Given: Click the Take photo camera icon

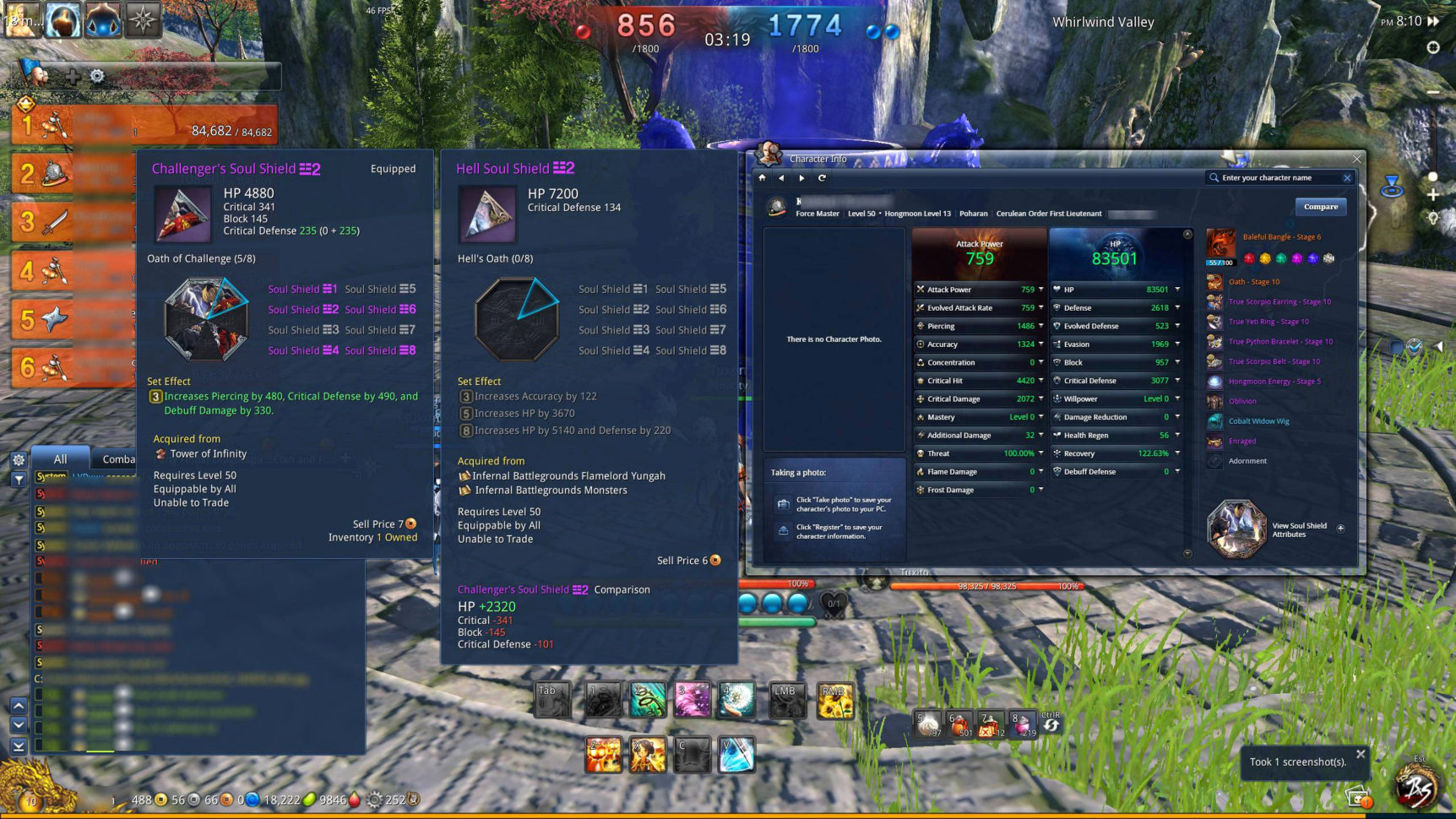Looking at the screenshot, I should (783, 504).
